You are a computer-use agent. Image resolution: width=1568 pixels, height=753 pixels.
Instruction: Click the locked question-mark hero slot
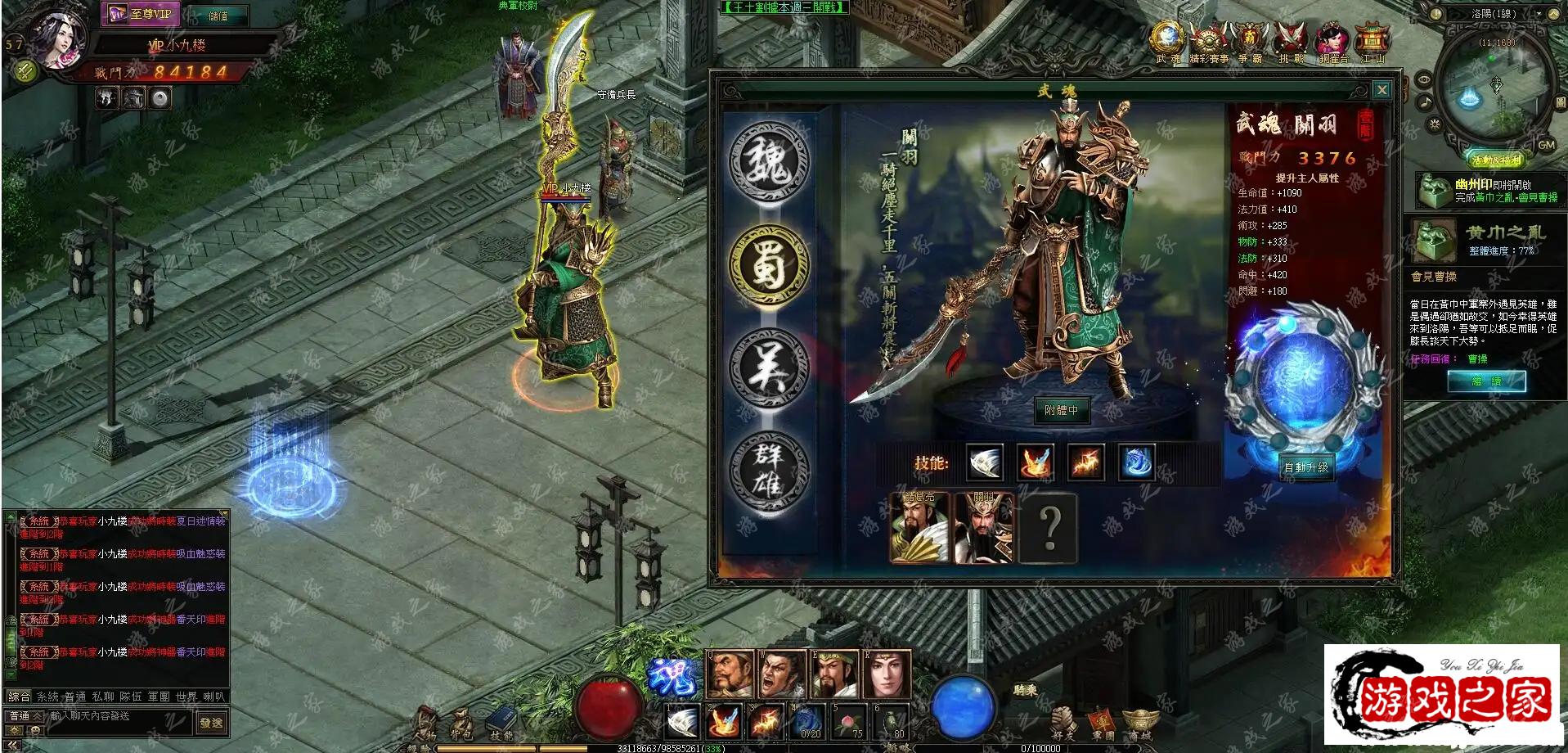[x=1049, y=528]
